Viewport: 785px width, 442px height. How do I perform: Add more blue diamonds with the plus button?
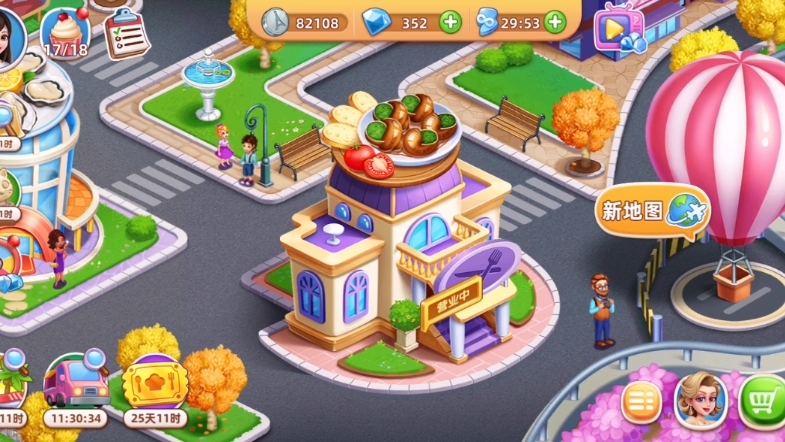[451, 22]
